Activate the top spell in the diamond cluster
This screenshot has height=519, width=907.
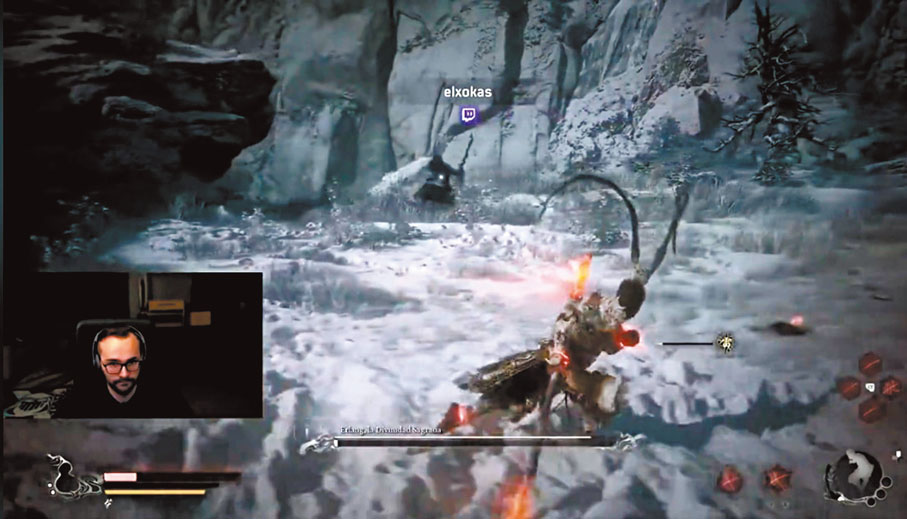pos(868,363)
